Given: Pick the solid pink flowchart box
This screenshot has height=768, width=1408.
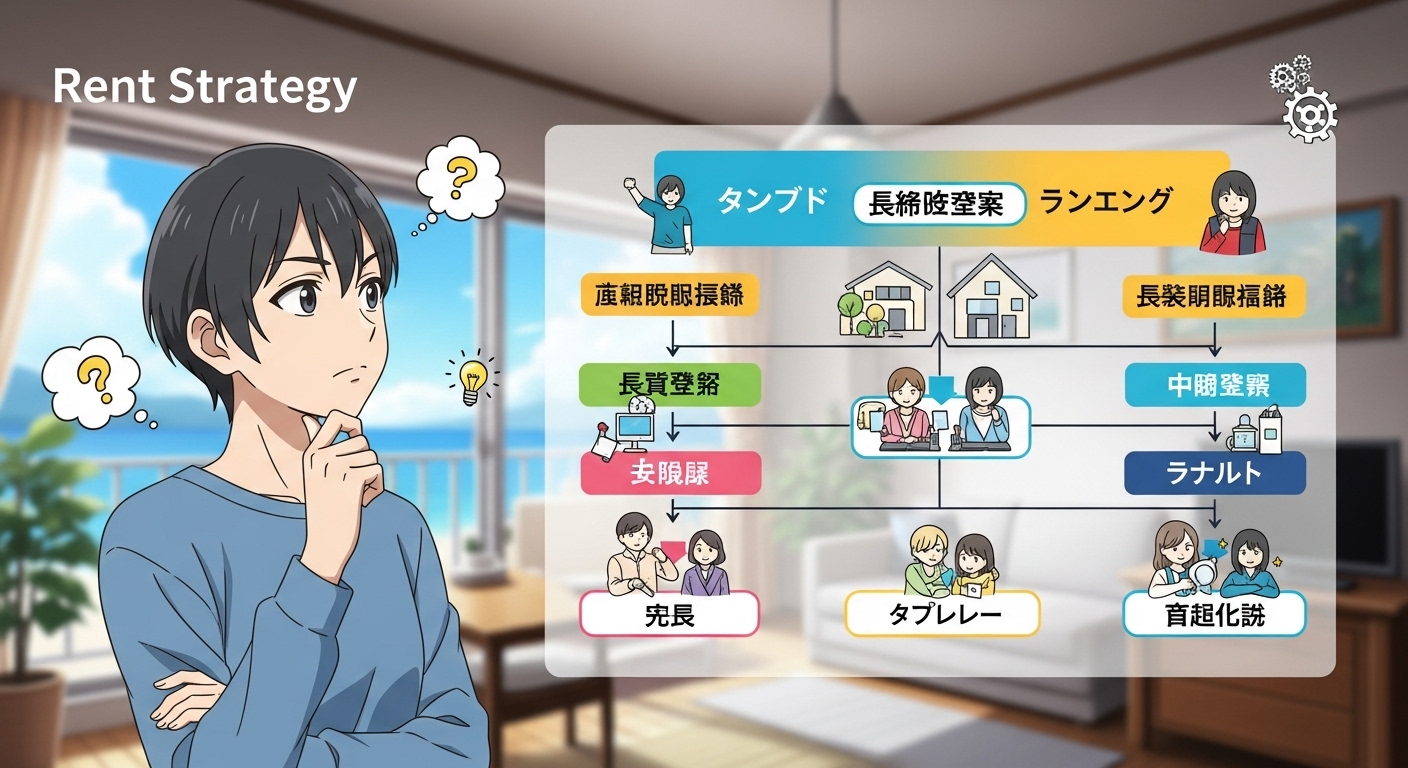Looking at the screenshot, I should [x=670, y=473].
